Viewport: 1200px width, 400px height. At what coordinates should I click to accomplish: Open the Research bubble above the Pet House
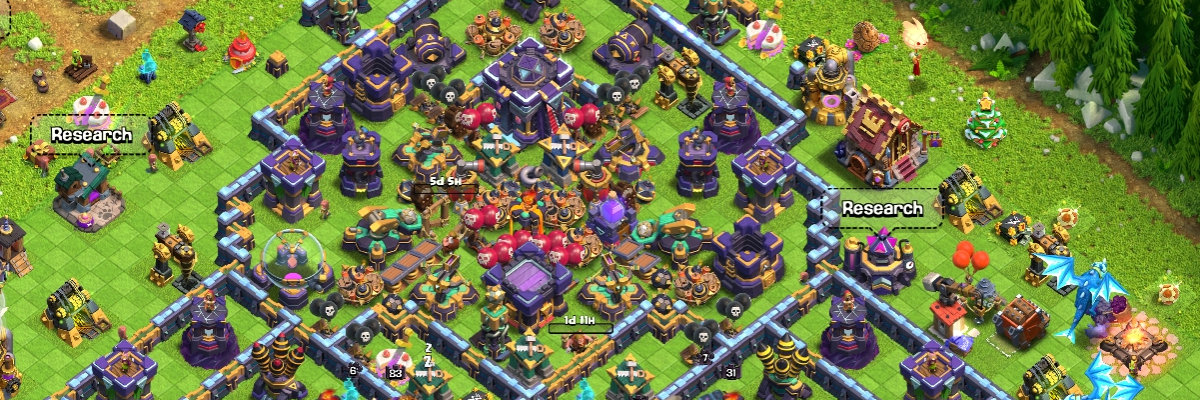[91, 135]
